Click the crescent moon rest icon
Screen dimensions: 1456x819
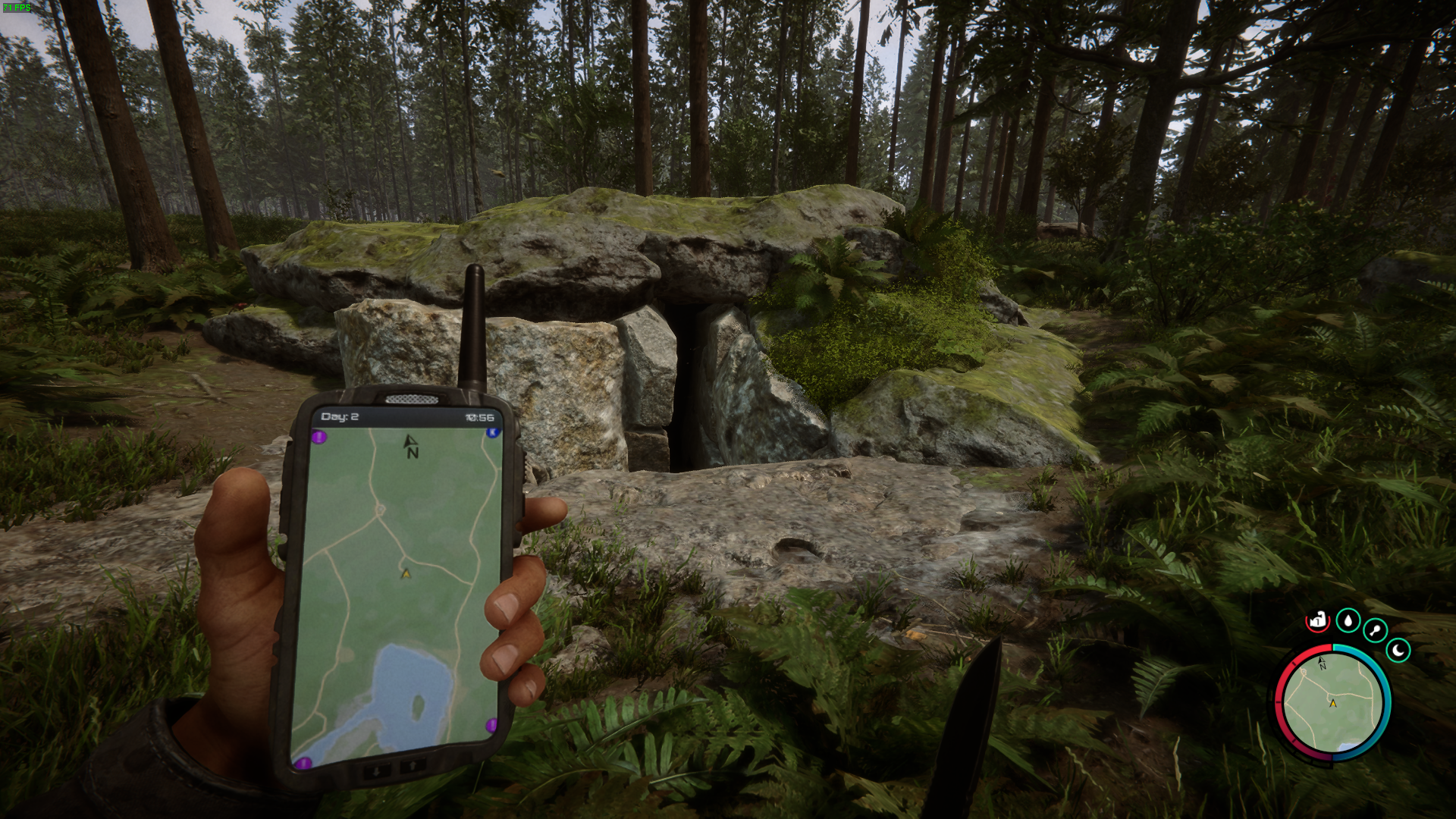tap(1398, 650)
